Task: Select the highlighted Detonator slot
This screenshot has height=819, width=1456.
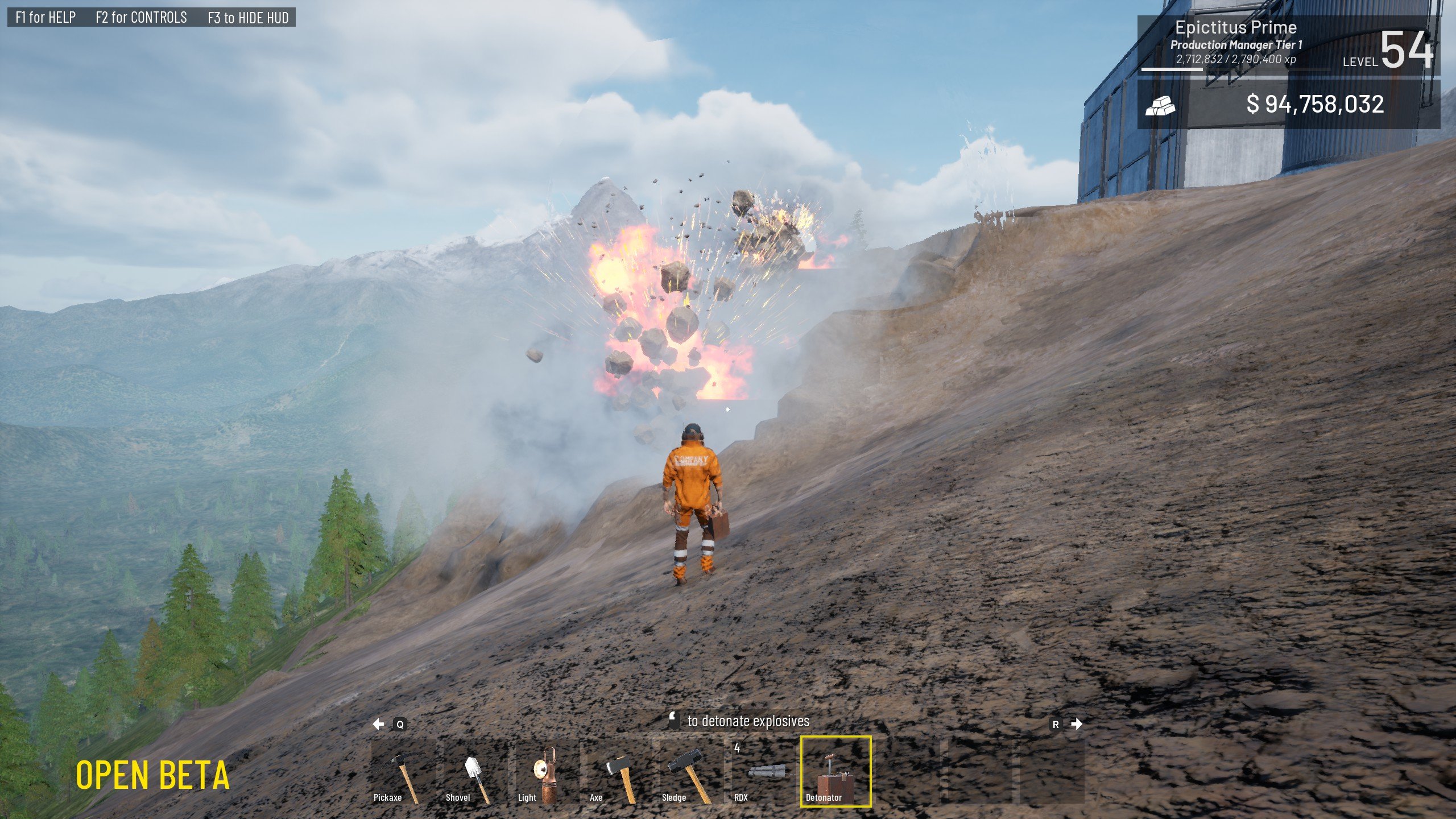Action: (x=835, y=771)
